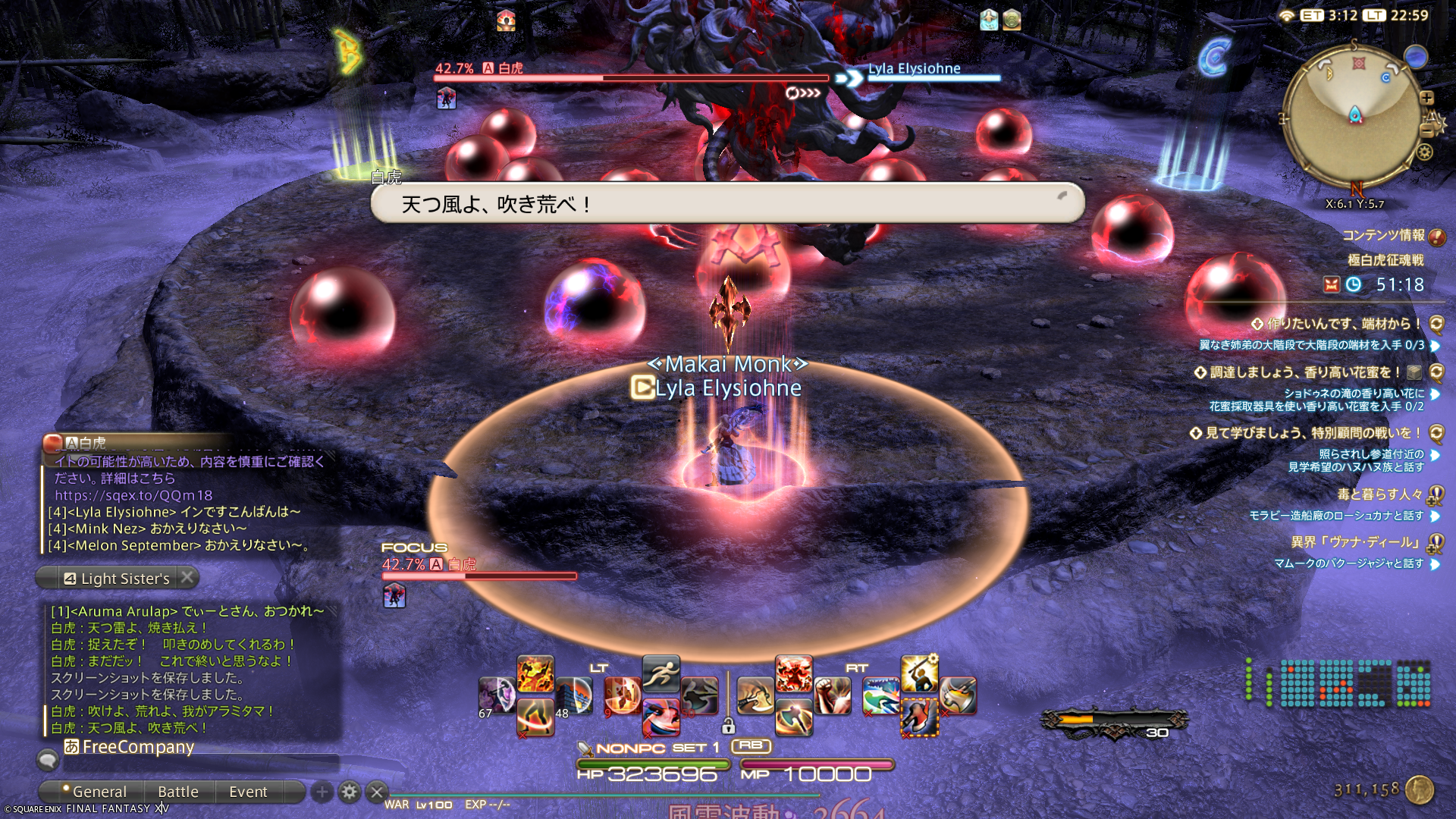Select the 毒と暮らす人々 quest entry
Image resolution: width=1456 pixels, height=819 pixels.
[x=1379, y=494]
